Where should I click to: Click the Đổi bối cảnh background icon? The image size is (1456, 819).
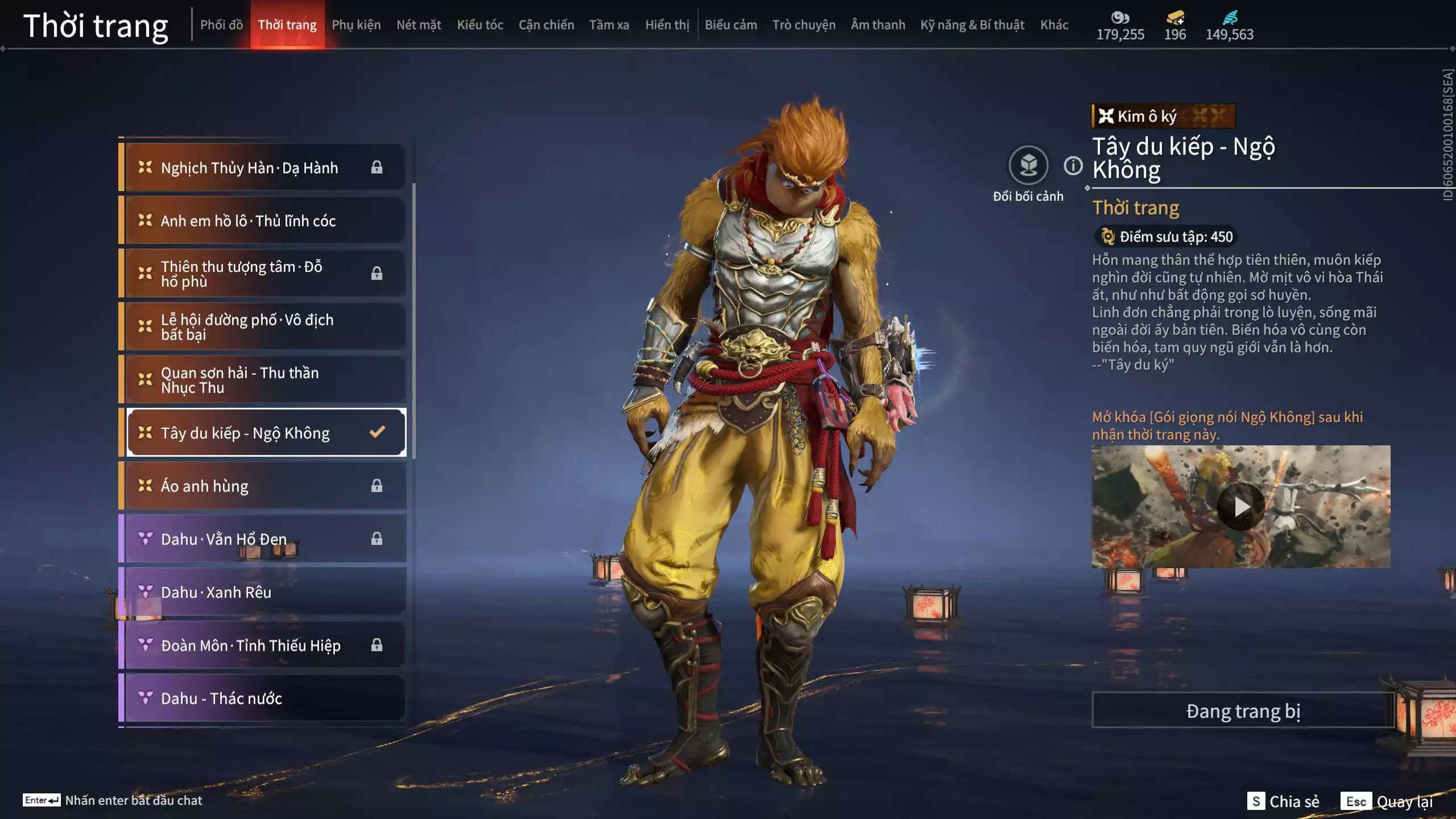click(x=1028, y=166)
